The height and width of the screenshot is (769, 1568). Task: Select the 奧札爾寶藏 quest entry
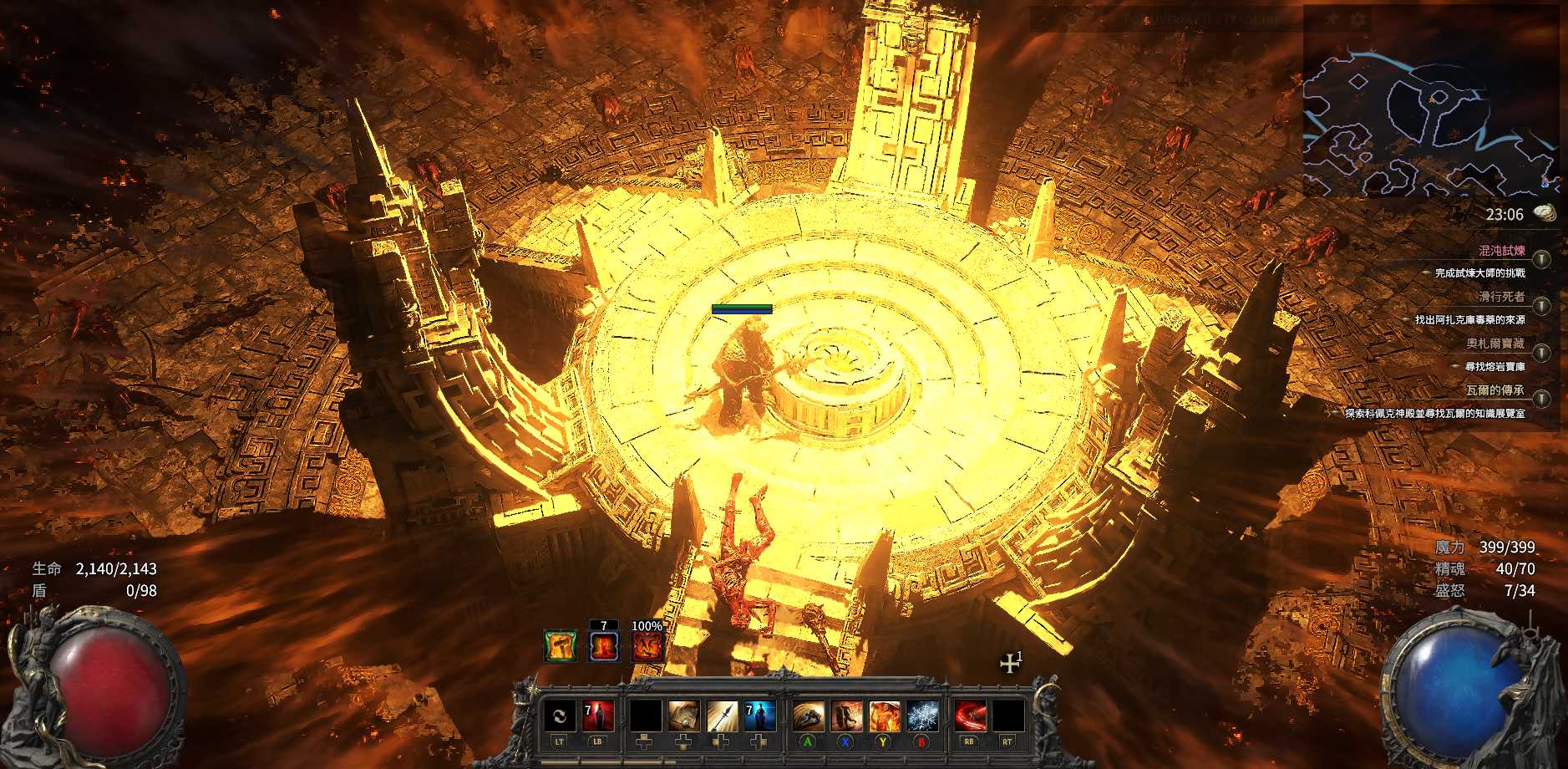tap(1494, 344)
